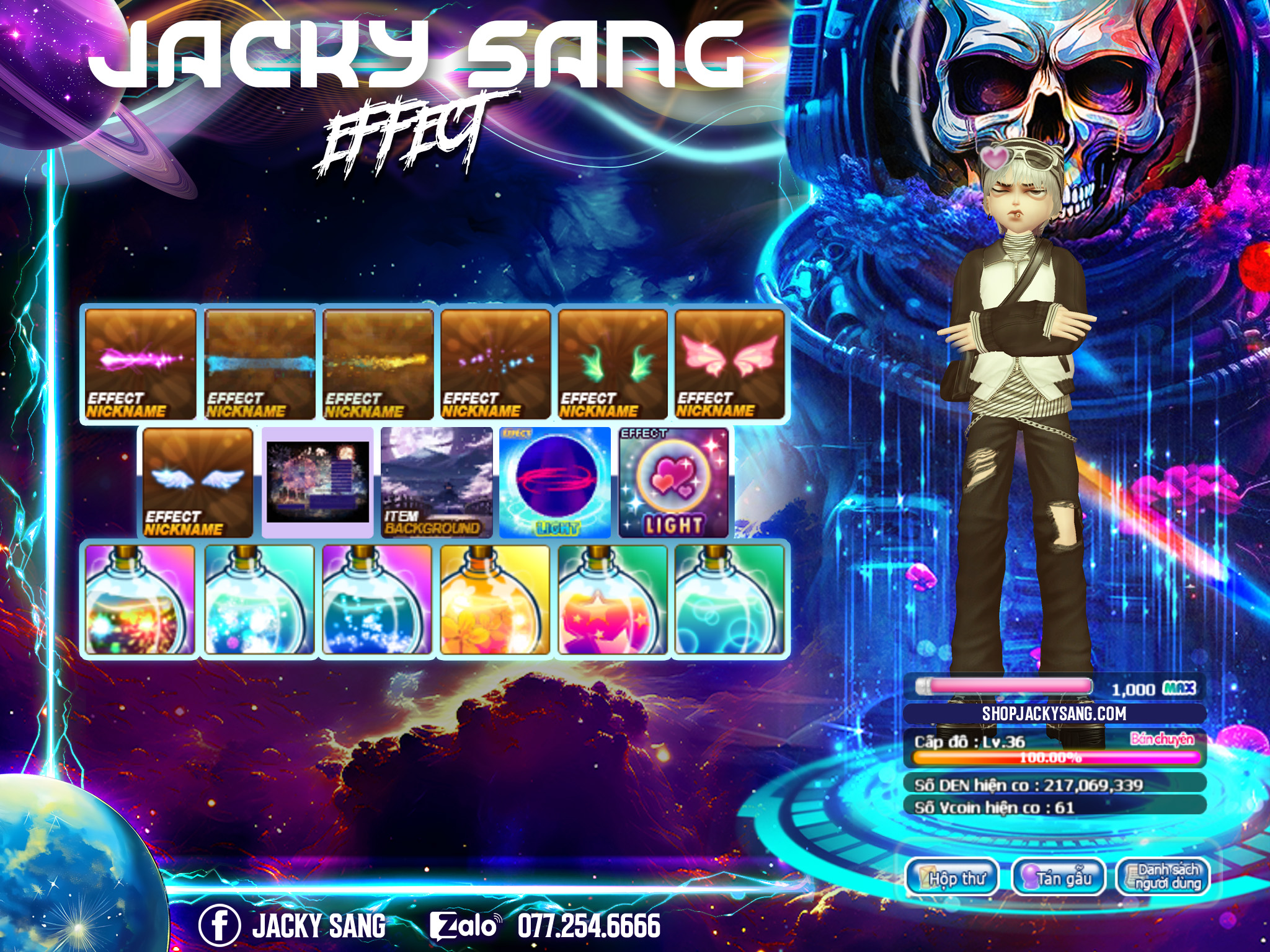Select the pink star potion bottle

coord(613,600)
